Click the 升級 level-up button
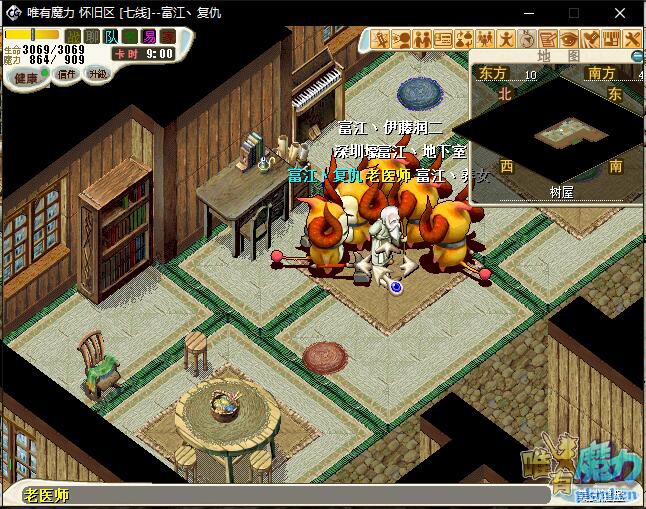This screenshot has width=646, height=509. (97, 74)
